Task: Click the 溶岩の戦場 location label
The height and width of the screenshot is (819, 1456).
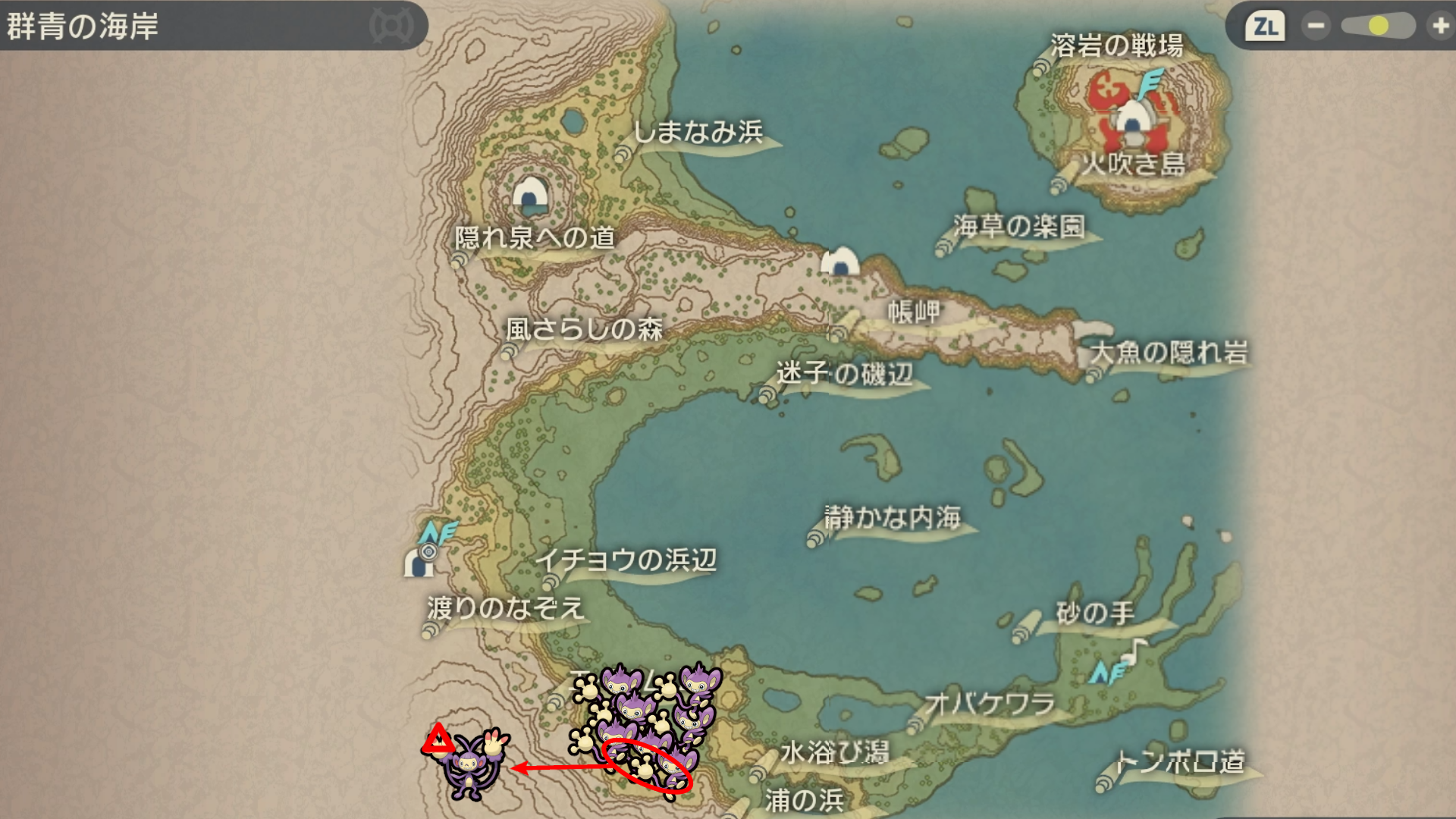Action: tap(1116, 45)
